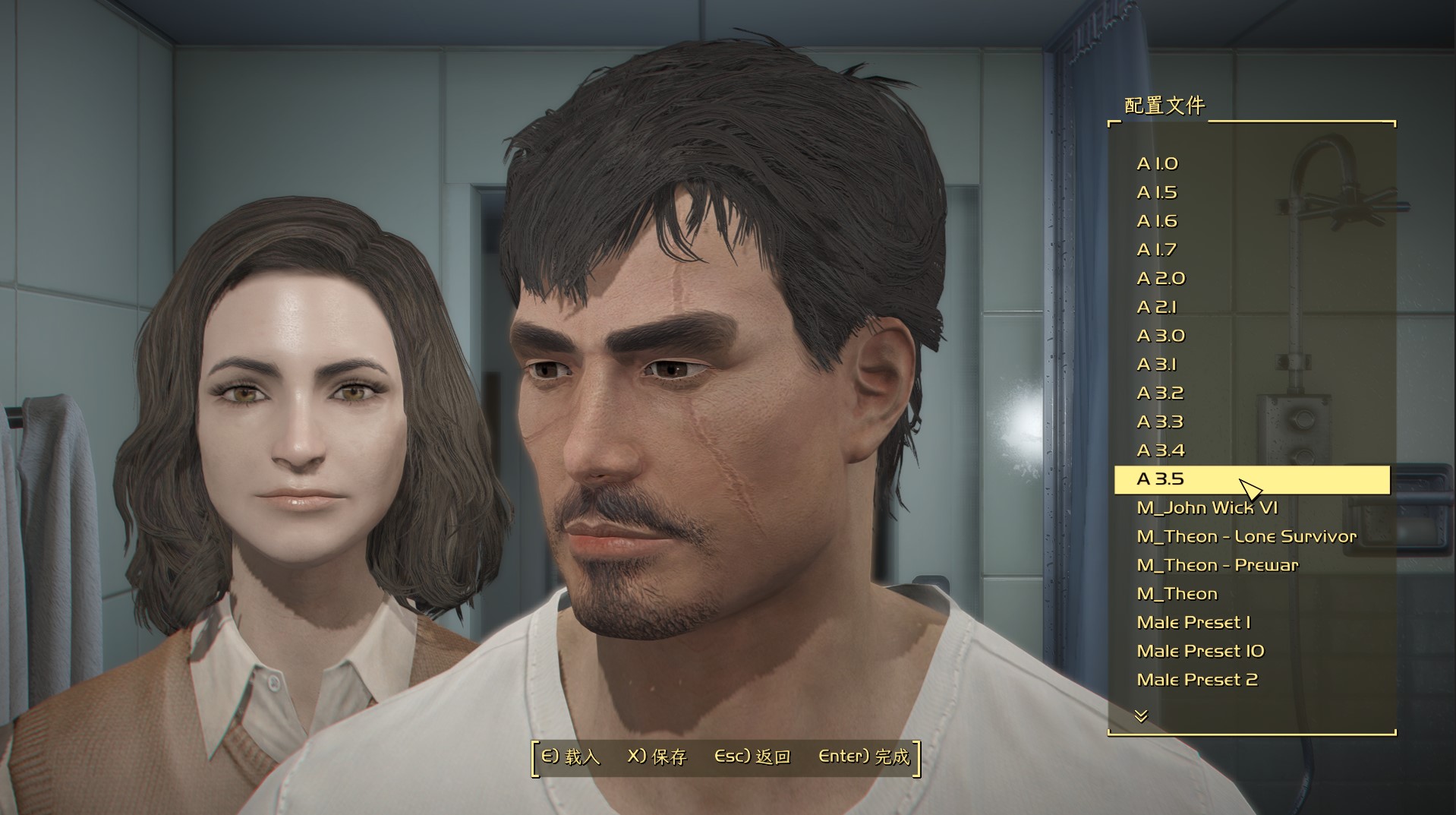Select Male Preset 10
Image resolution: width=1456 pixels, height=815 pixels.
[x=1200, y=652]
